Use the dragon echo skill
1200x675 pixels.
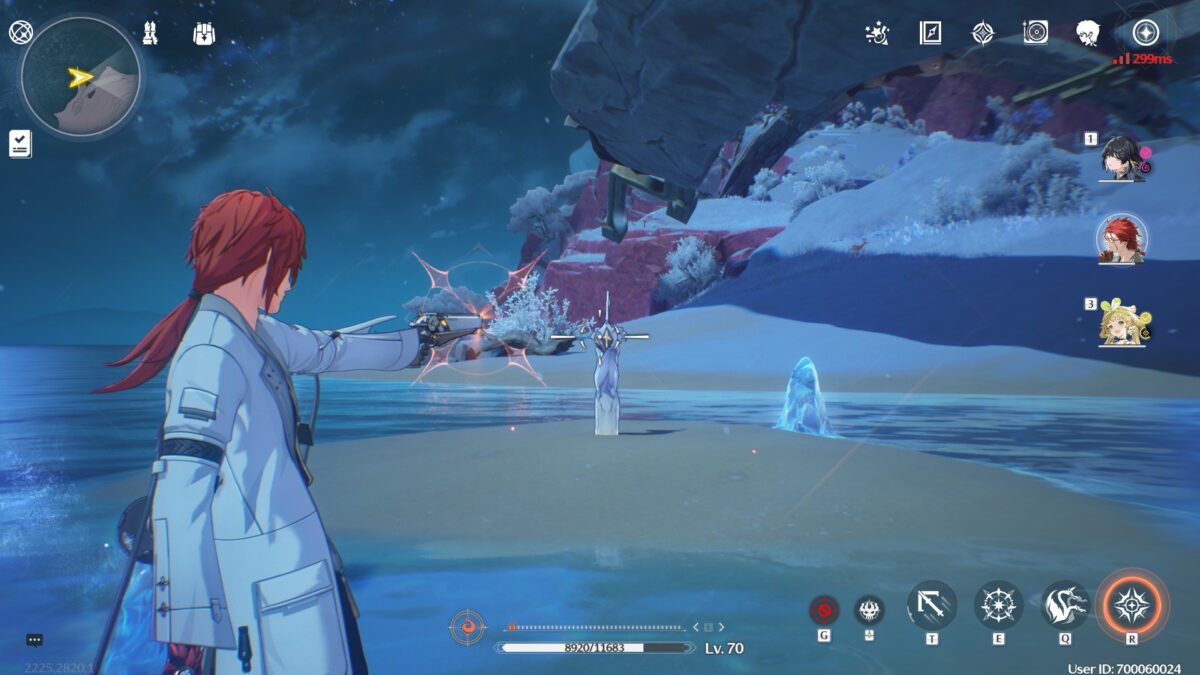1065,605
